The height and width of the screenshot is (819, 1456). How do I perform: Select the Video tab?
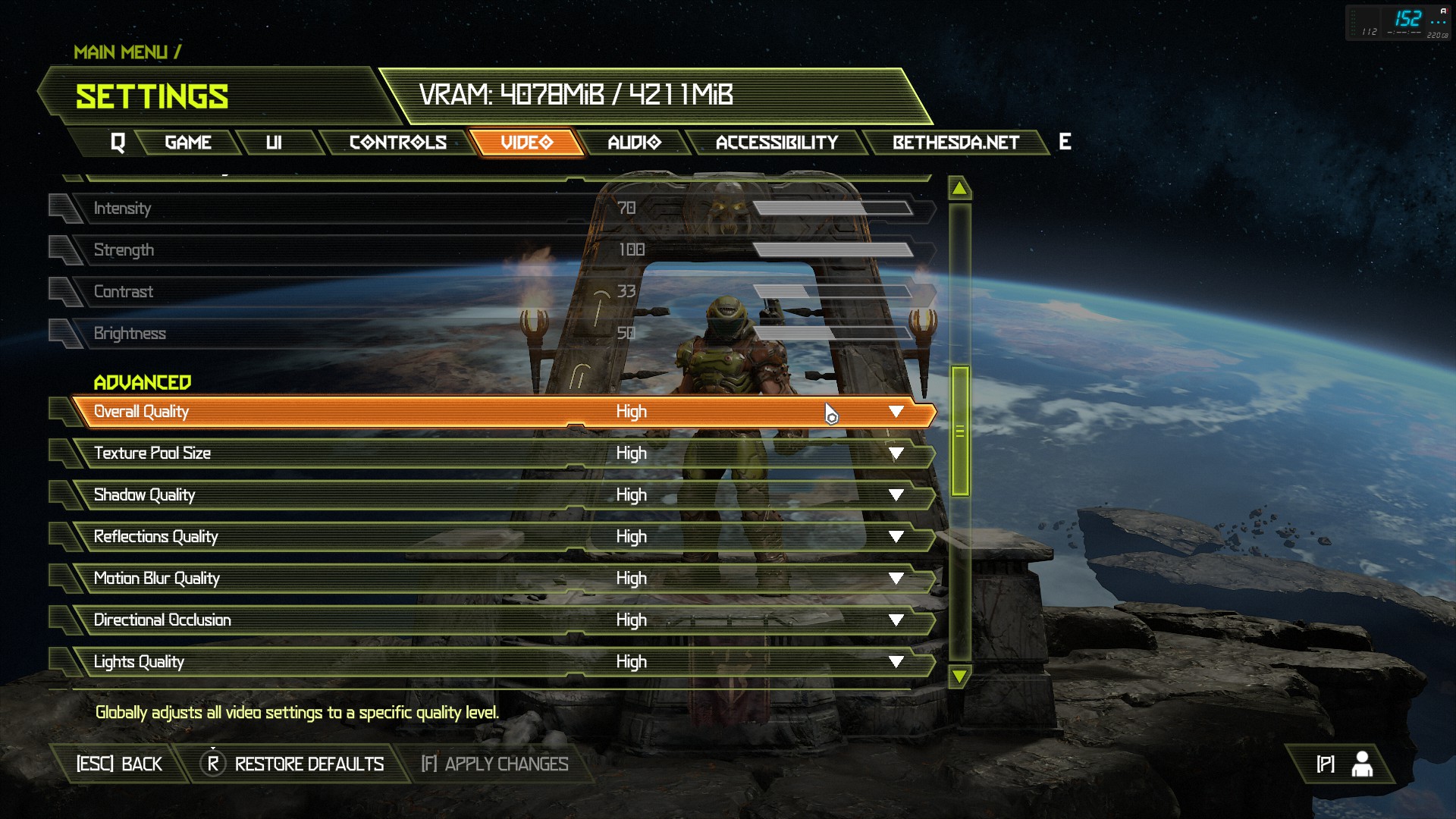[x=527, y=143]
